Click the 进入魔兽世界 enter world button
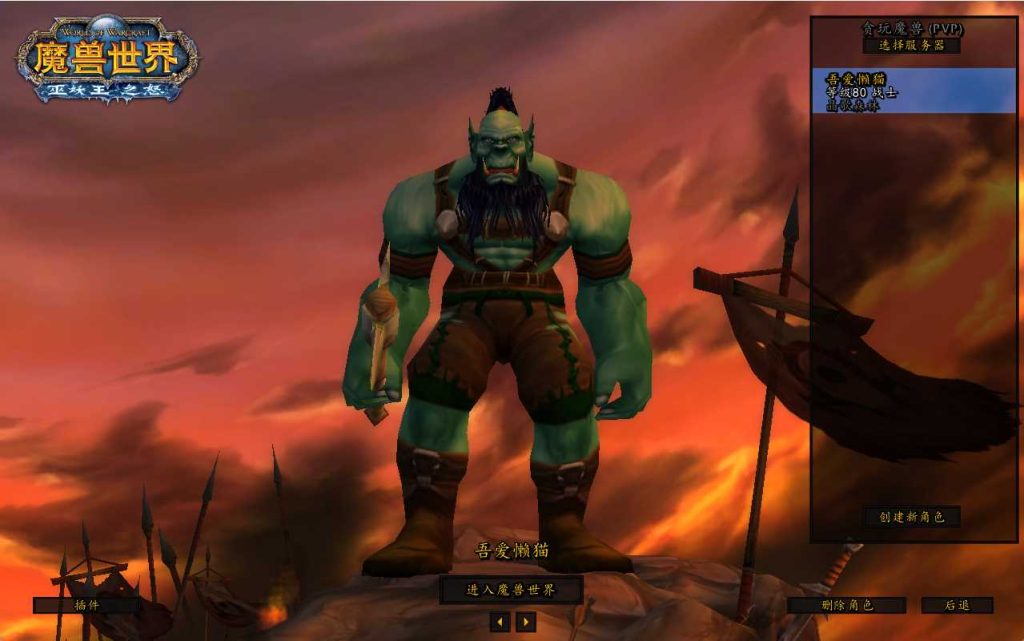The height and width of the screenshot is (641, 1024). click(511, 589)
